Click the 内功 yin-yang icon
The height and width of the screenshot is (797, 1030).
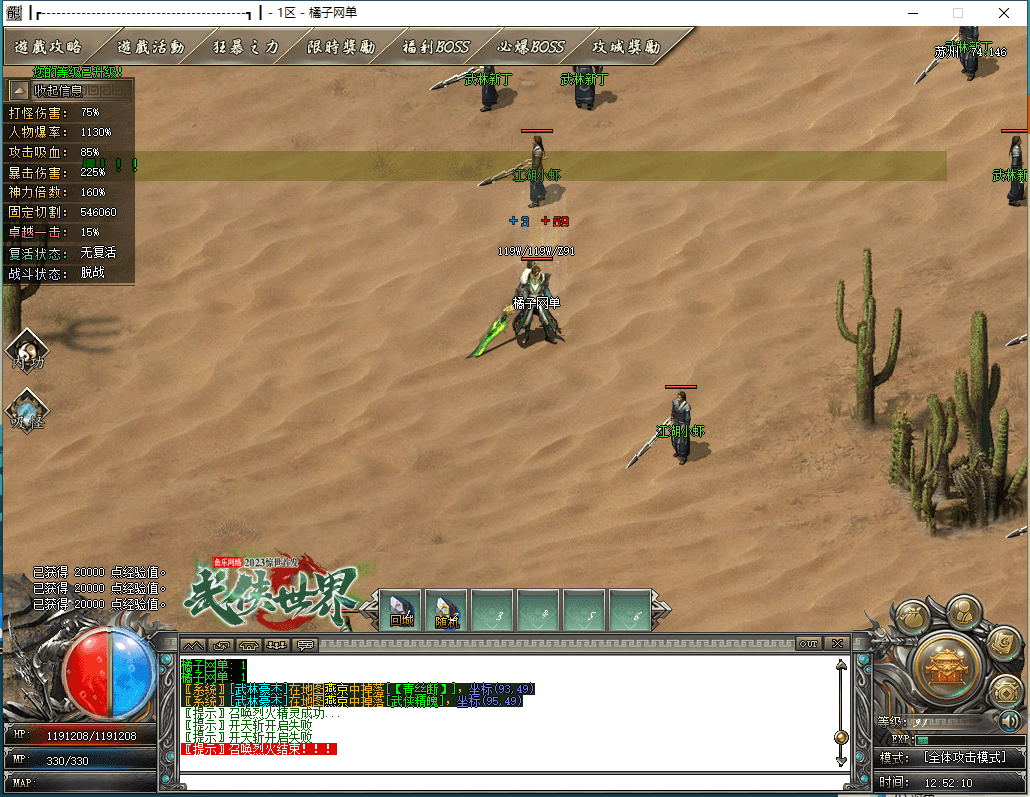click(x=26, y=352)
